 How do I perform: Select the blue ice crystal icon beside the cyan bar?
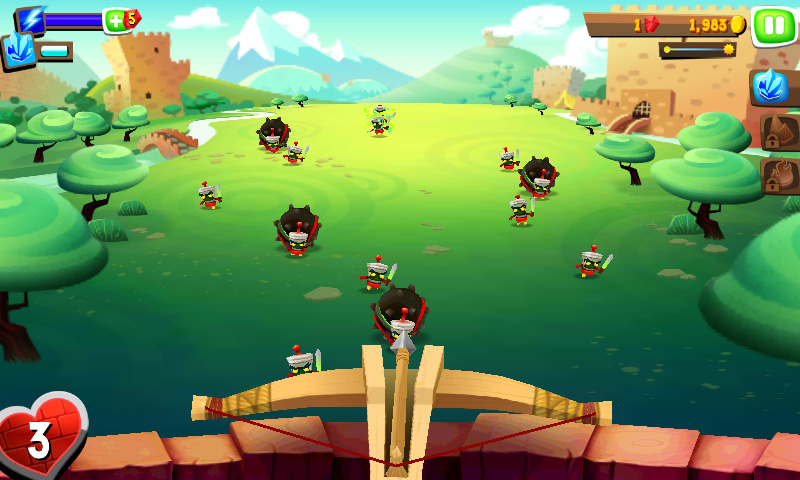click(x=18, y=51)
